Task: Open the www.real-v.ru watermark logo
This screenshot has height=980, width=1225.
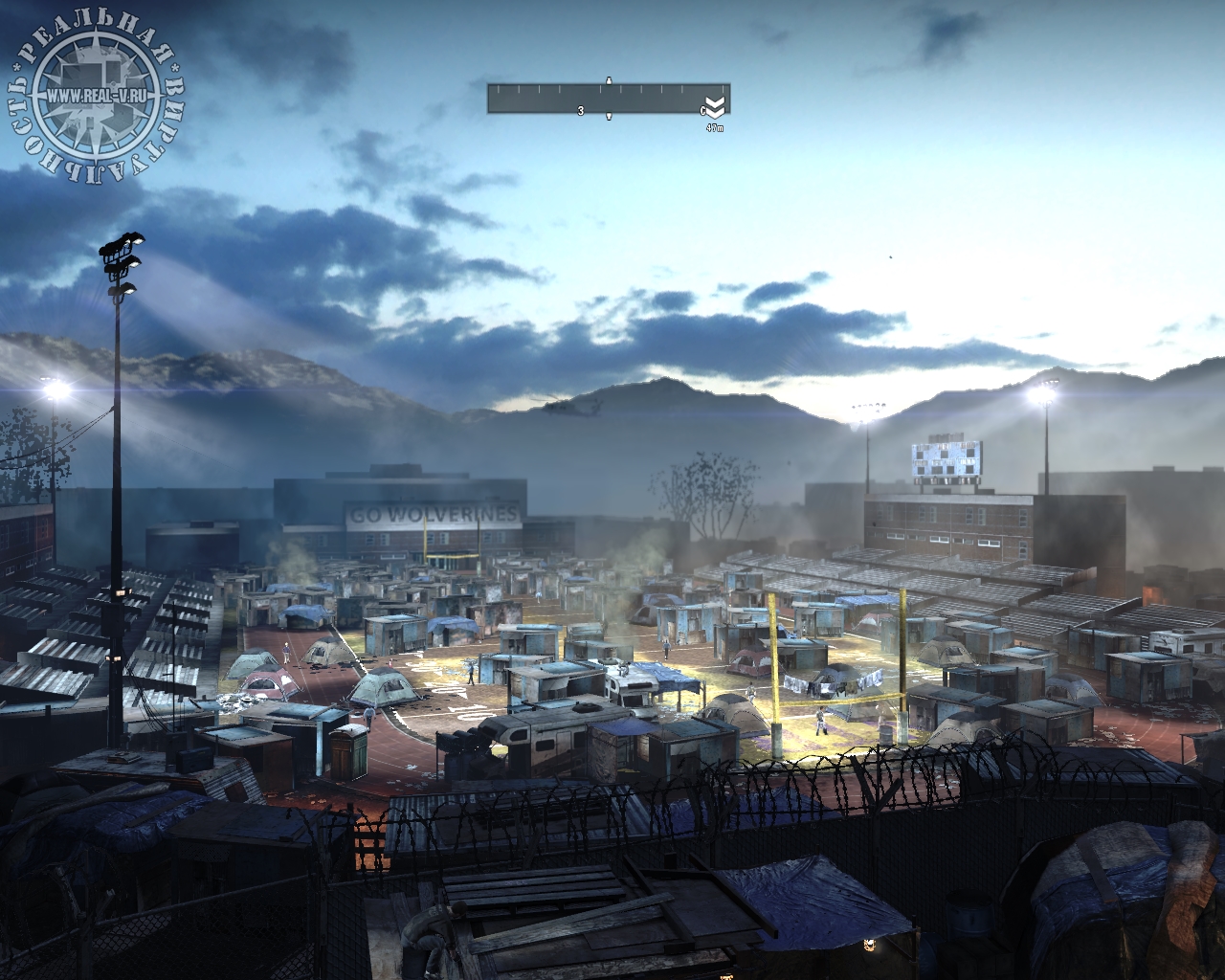Action: tap(96, 96)
